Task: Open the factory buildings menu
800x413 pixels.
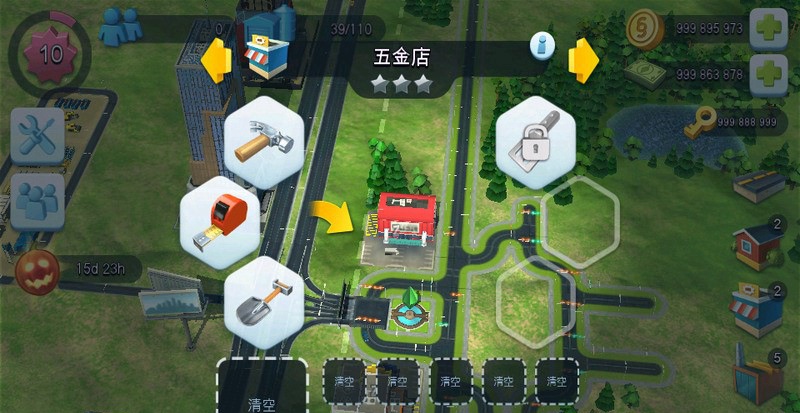Action: pyautogui.click(x=757, y=374)
